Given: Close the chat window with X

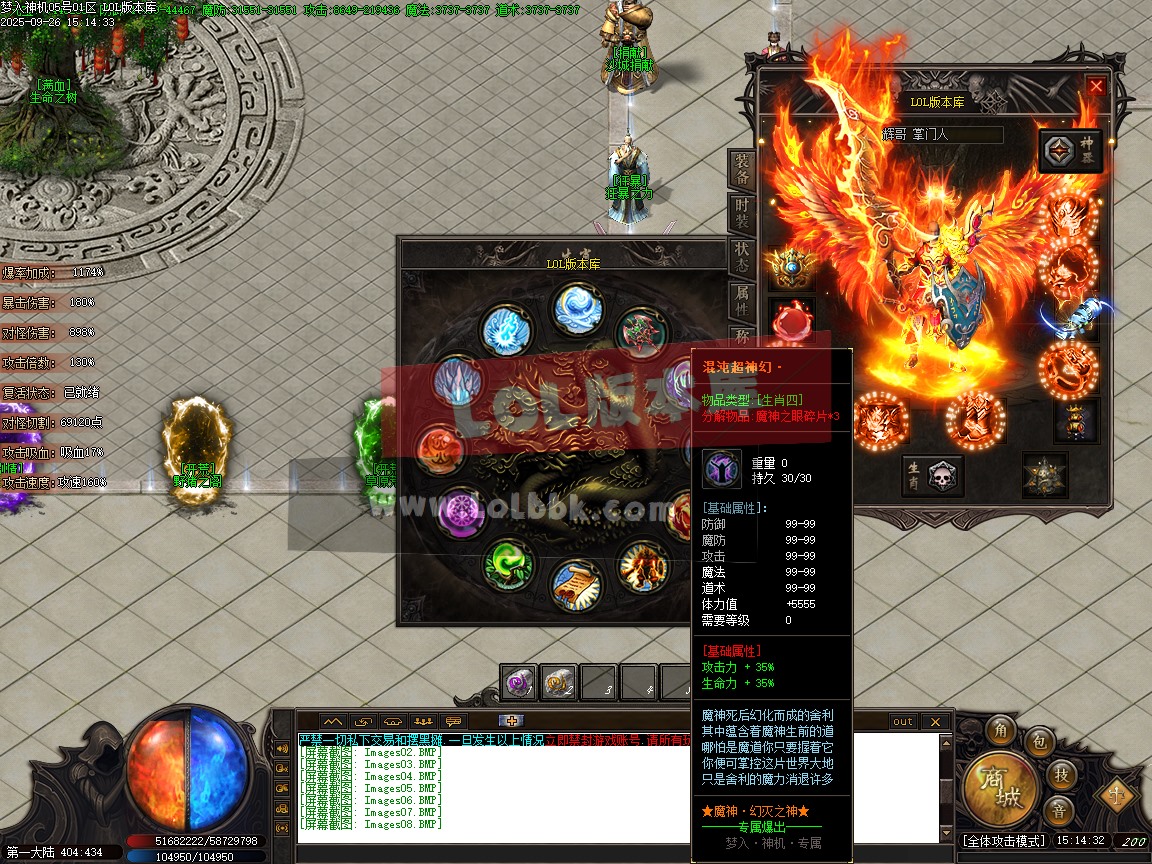Looking at the screenshot, I should tap(935, 721).
